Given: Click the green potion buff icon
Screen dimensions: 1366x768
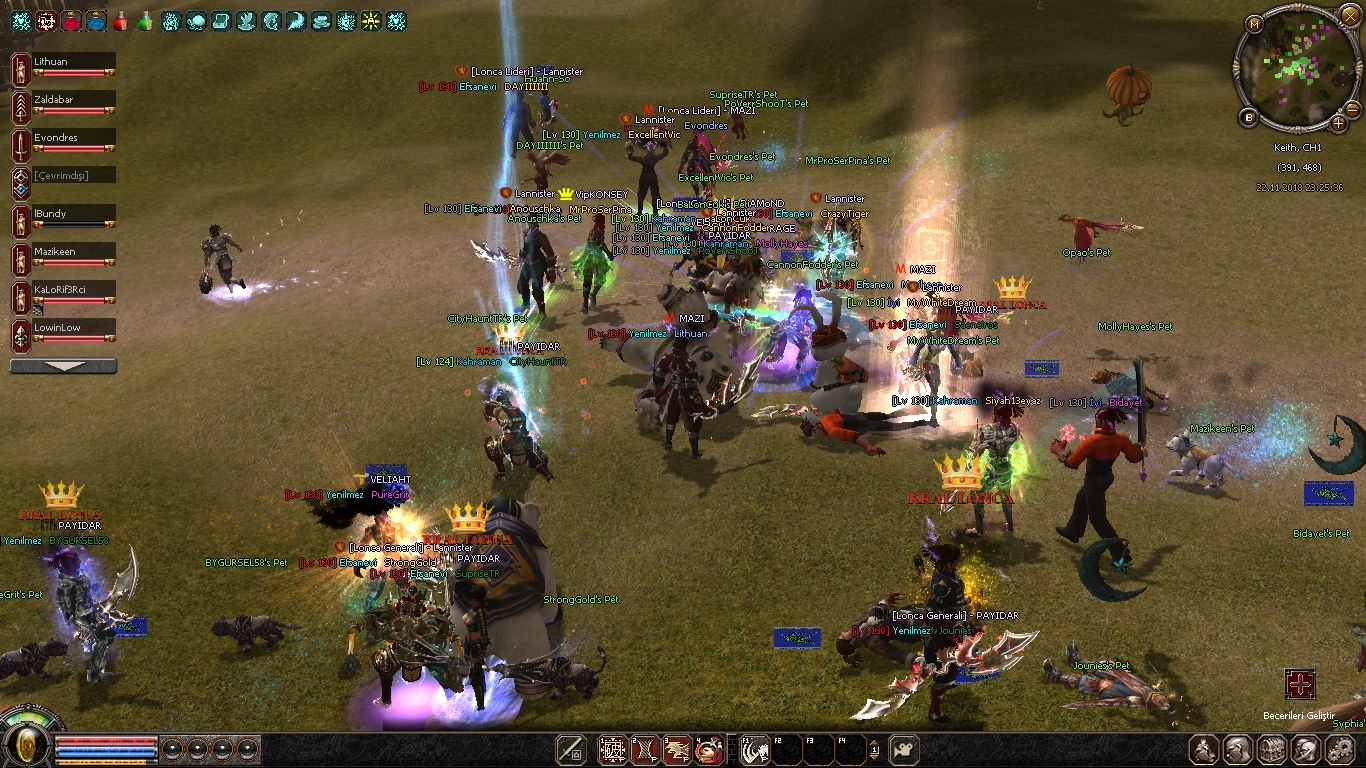Looking at the screenshot, I should click(145, 20).
